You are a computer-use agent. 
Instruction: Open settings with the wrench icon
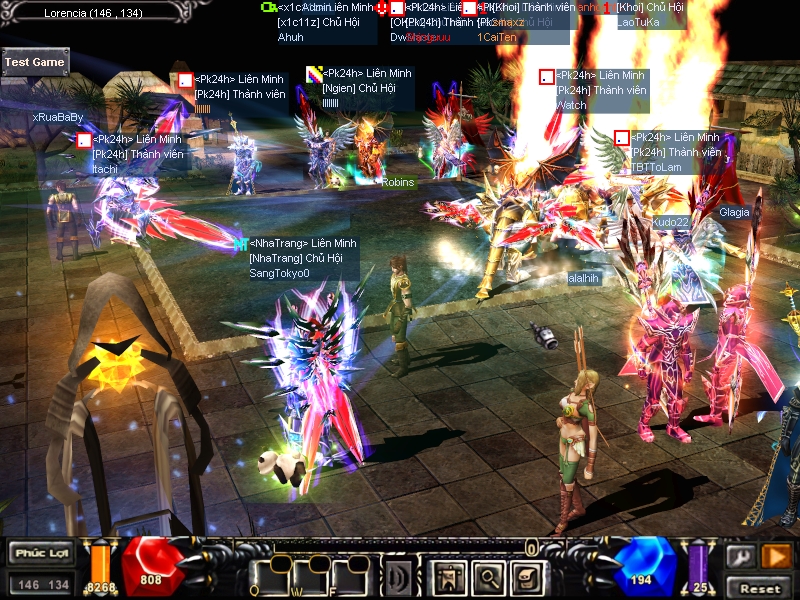[x=741, y=556]
